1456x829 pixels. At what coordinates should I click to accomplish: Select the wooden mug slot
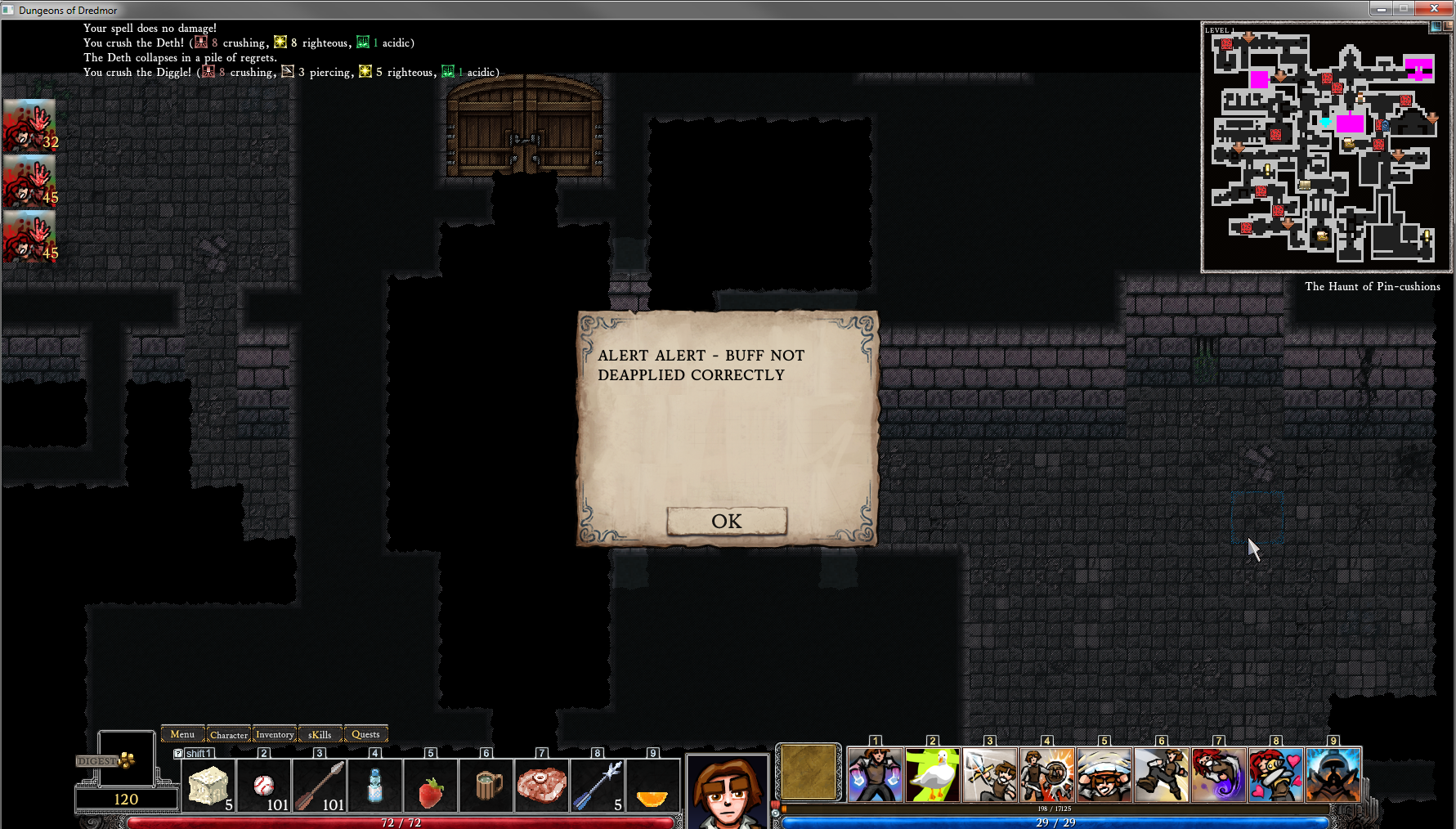pyautogui.click(x=486, y=786)
